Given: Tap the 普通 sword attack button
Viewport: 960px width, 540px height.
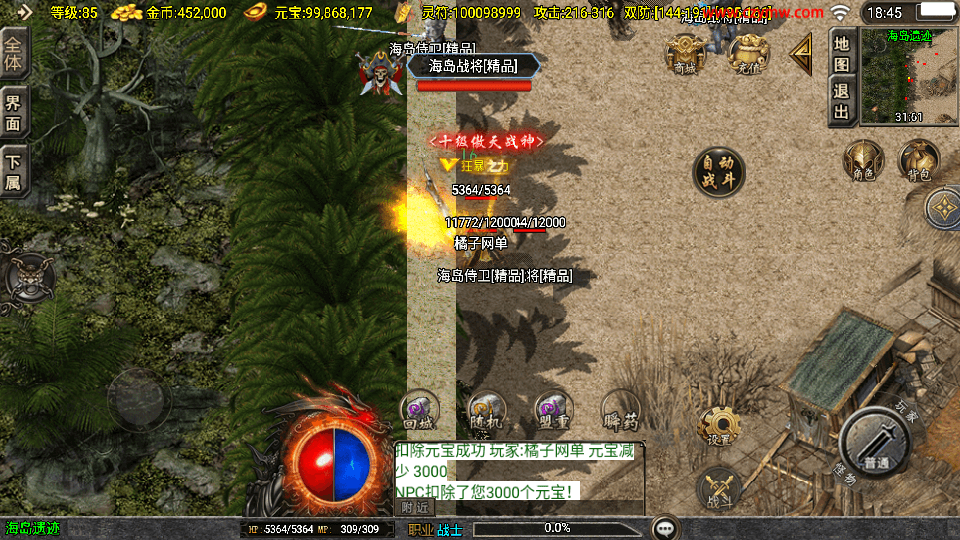Looking at the screenshot, I should 874,445.
